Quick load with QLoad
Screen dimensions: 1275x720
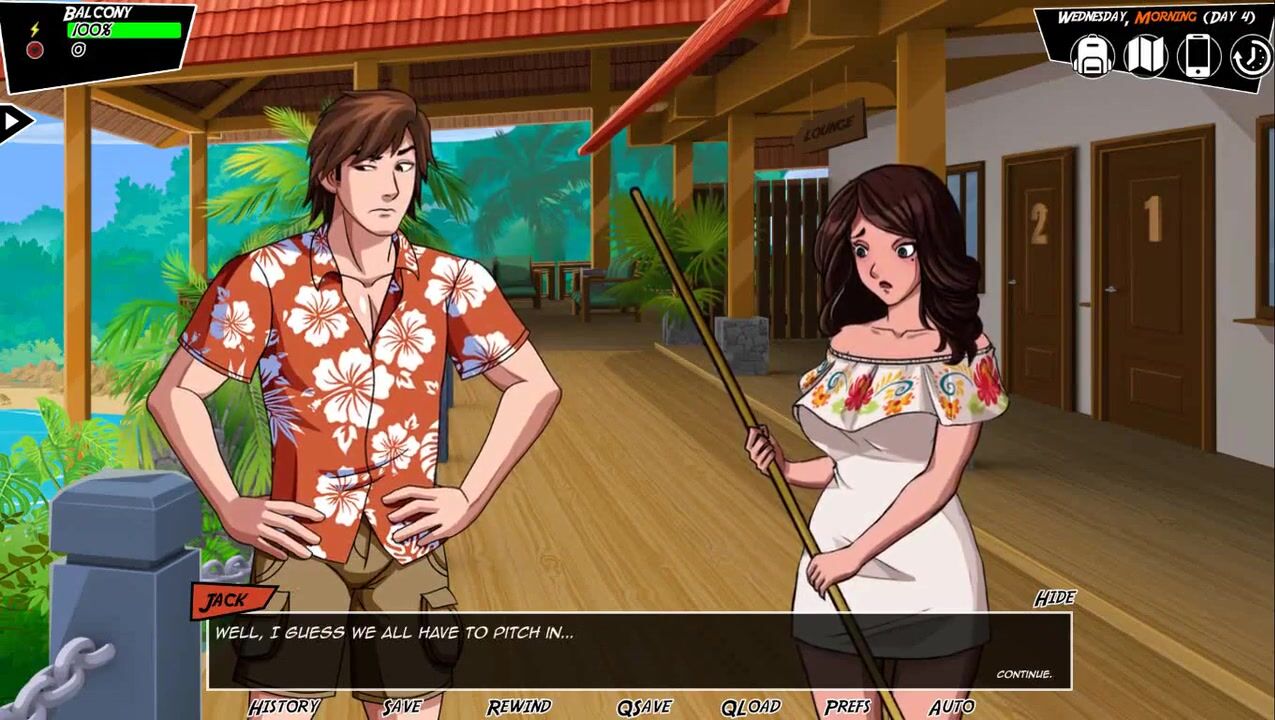tap(750, 707)
